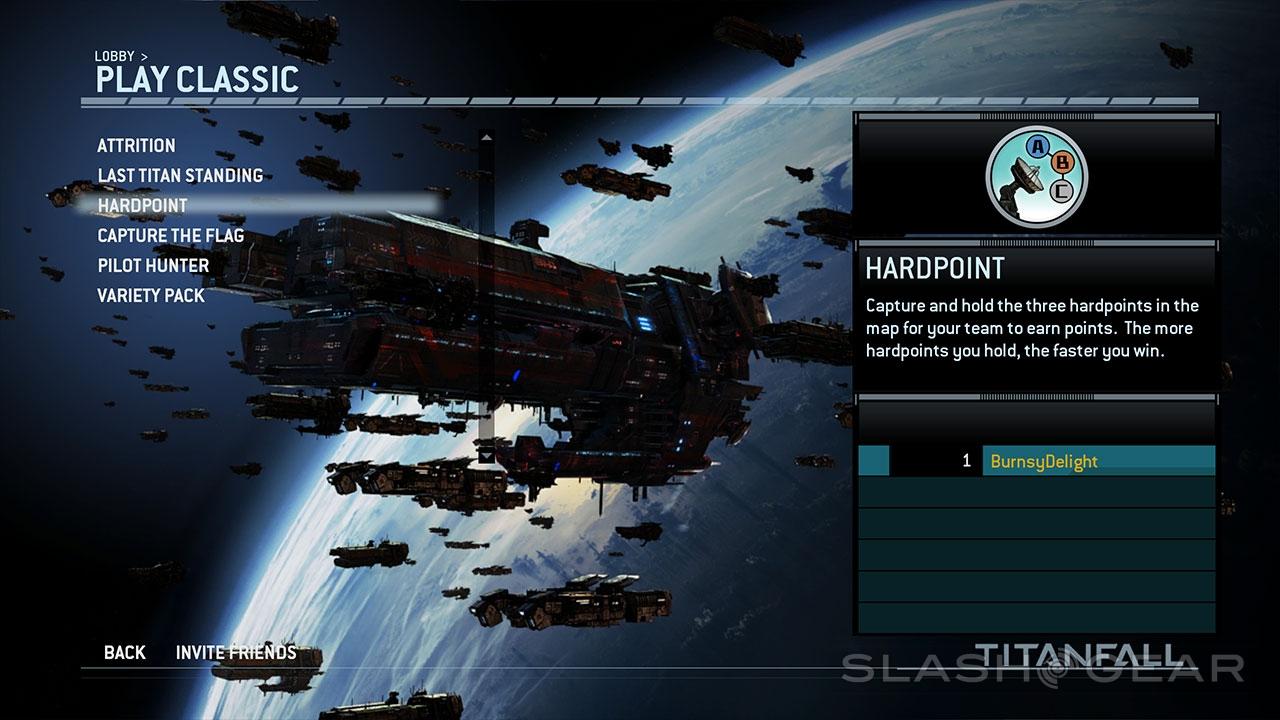Pick the Hardpoint playlist entry

tap(142, 206)
